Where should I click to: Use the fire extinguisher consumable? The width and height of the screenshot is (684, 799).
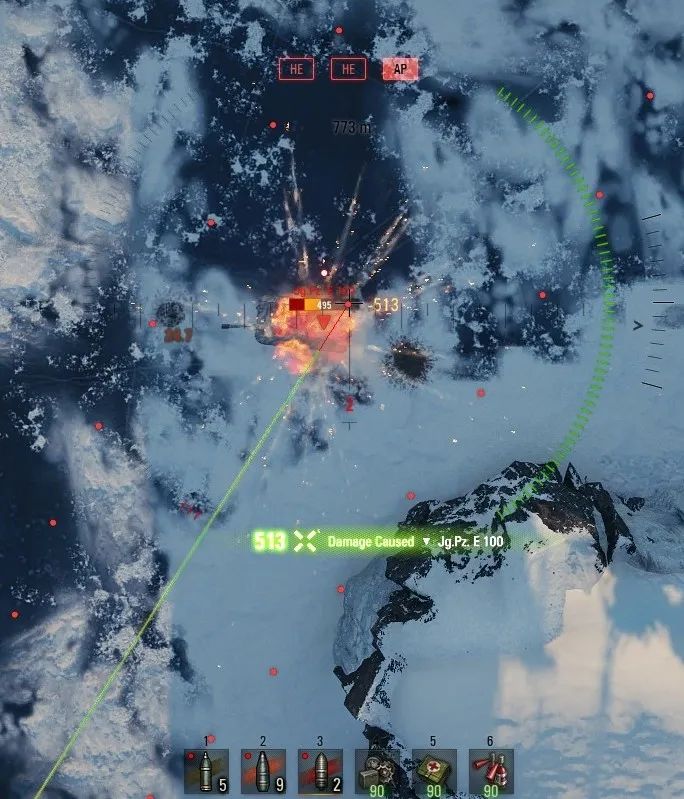coord(491,771)
